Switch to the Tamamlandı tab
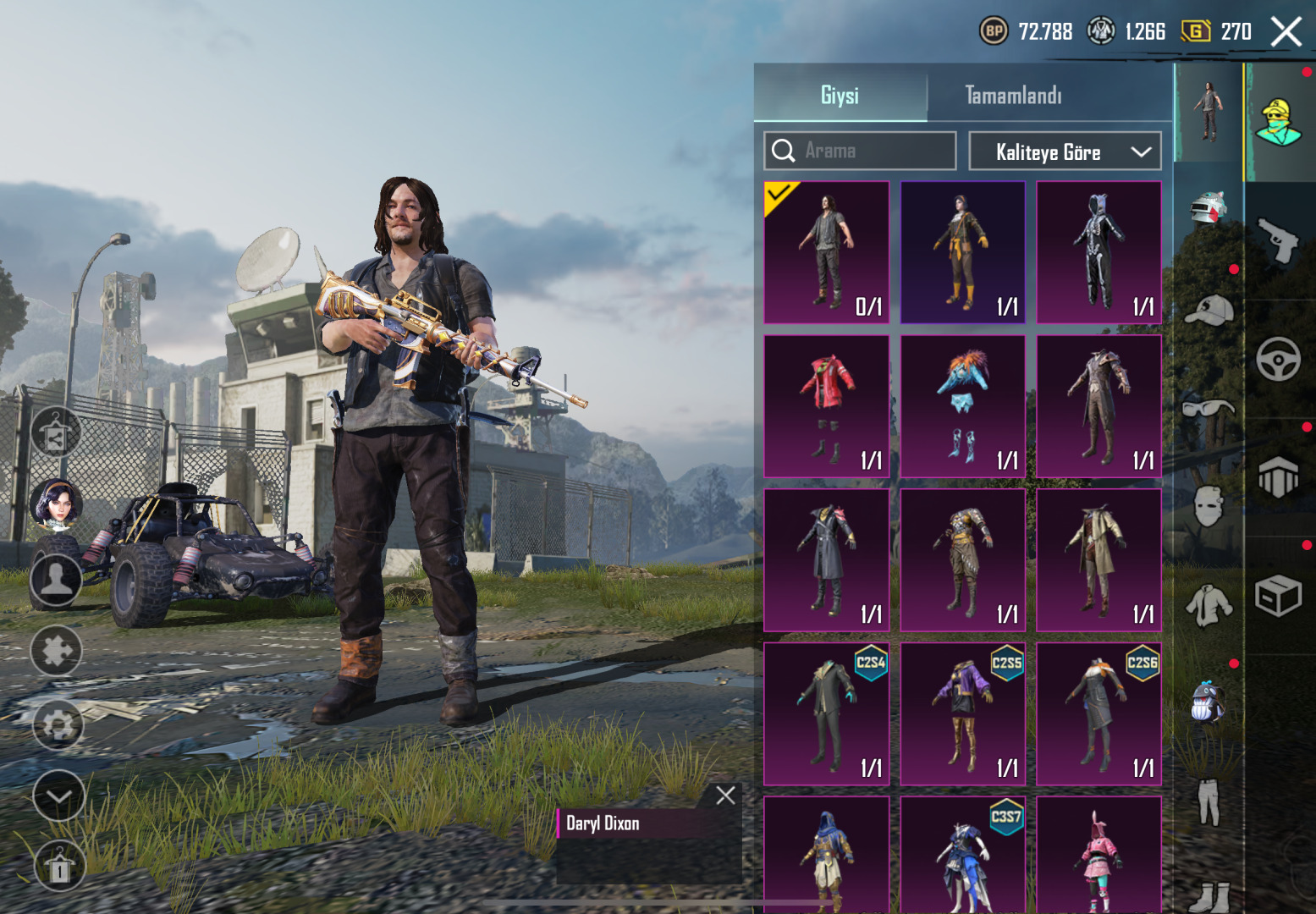The image size is (1316, 914). [1012, 95]
